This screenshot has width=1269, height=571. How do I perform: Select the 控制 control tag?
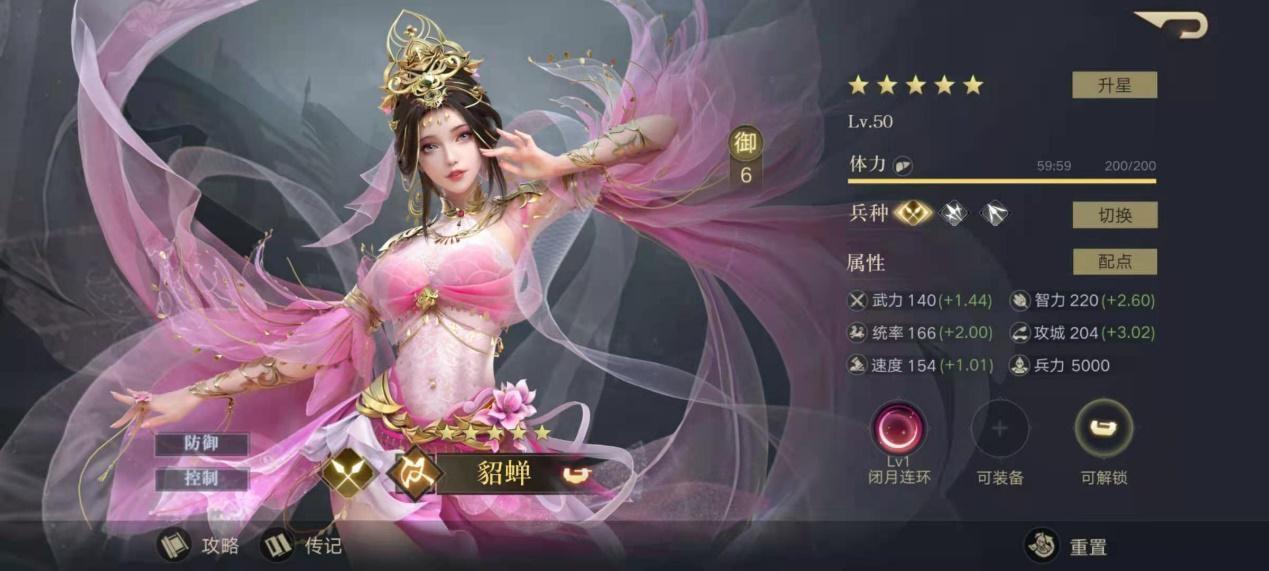point(202,478)
